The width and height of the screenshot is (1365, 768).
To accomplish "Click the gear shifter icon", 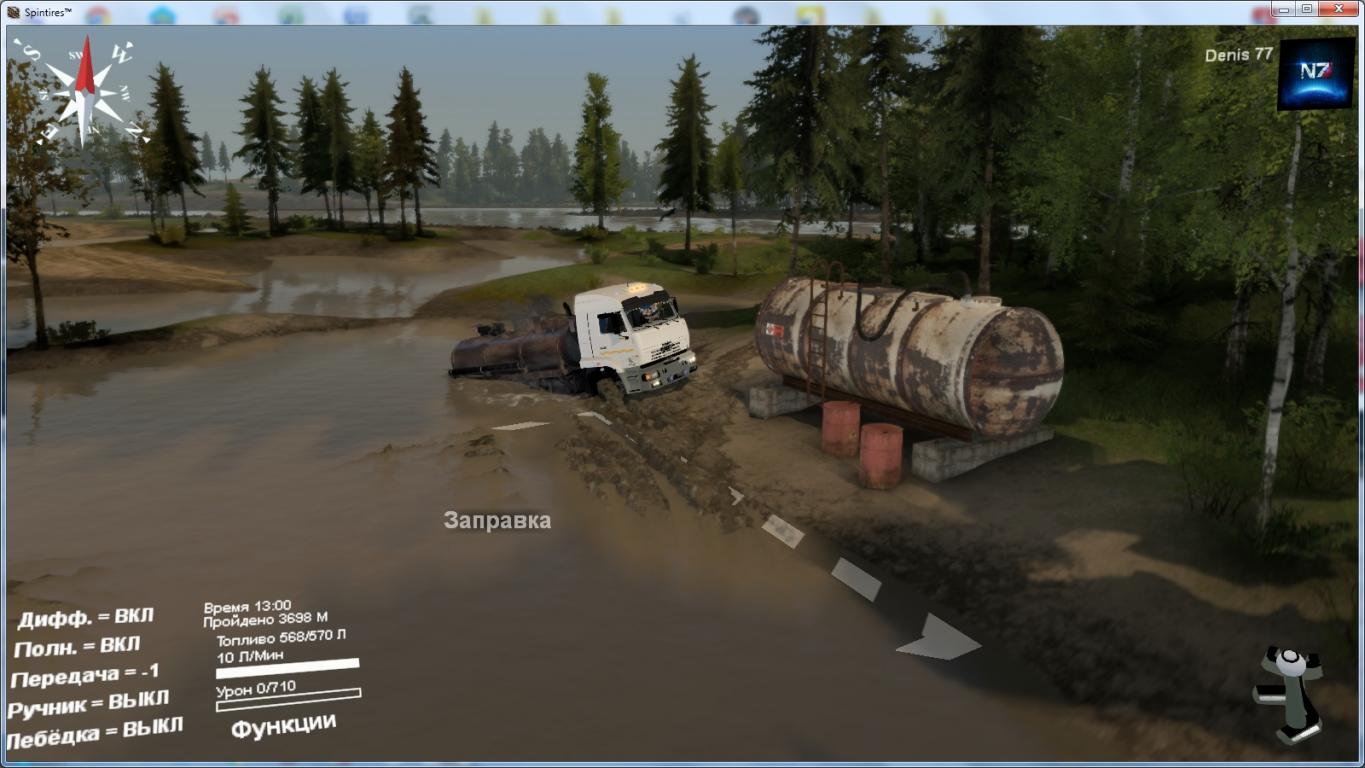I will (x=1289, y=694).
